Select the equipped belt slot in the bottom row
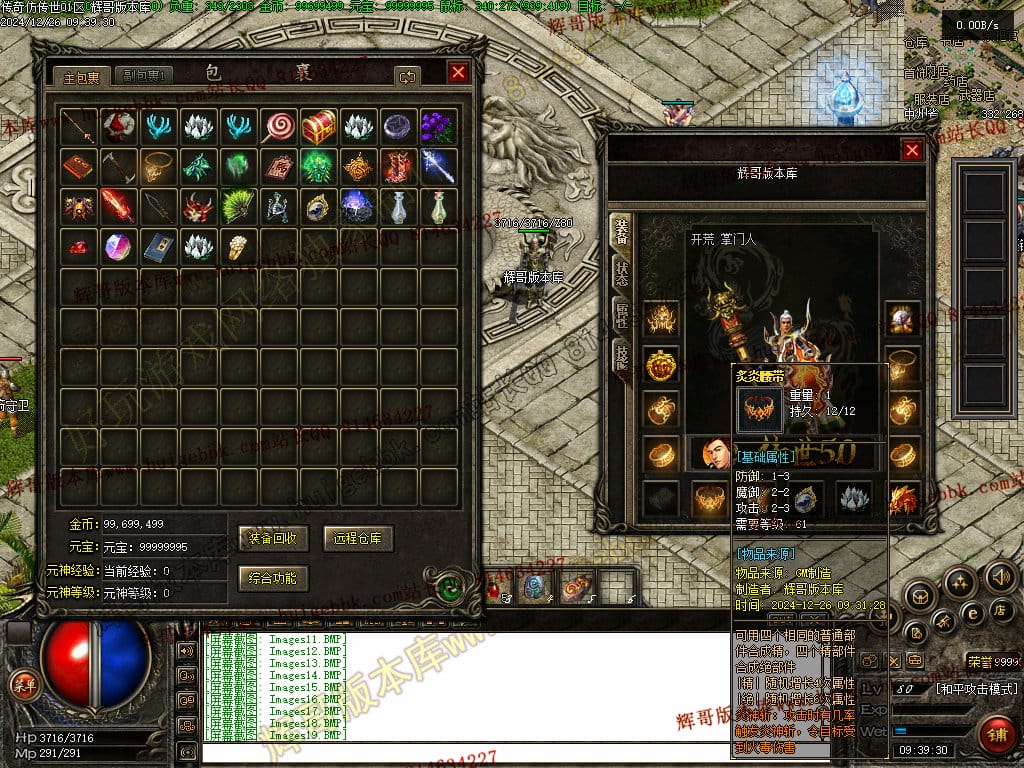This screenshot has width=1024, height=768. pos(709,497)
